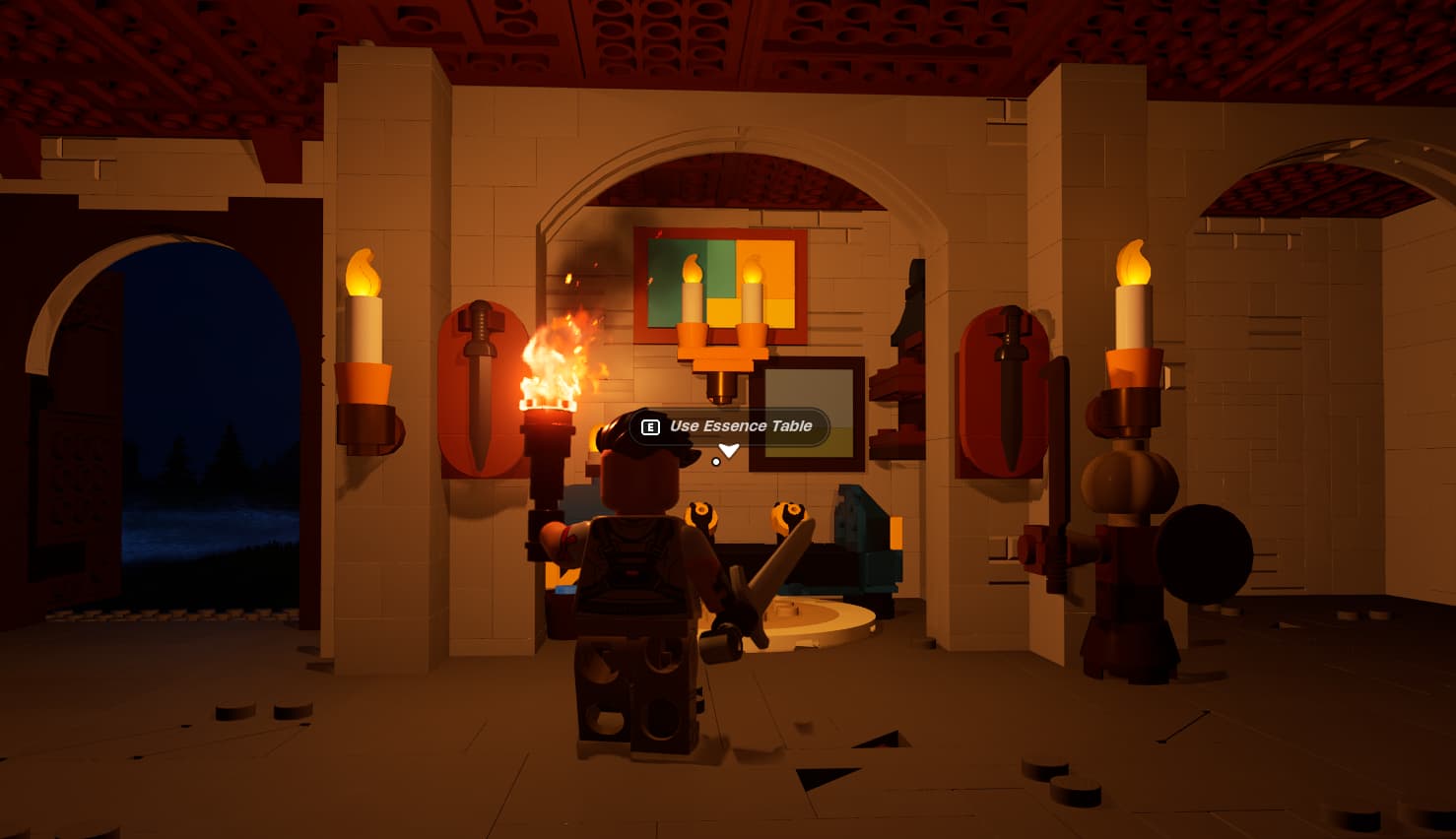Click the E keybind badge in the prompt

pos(649,427)
